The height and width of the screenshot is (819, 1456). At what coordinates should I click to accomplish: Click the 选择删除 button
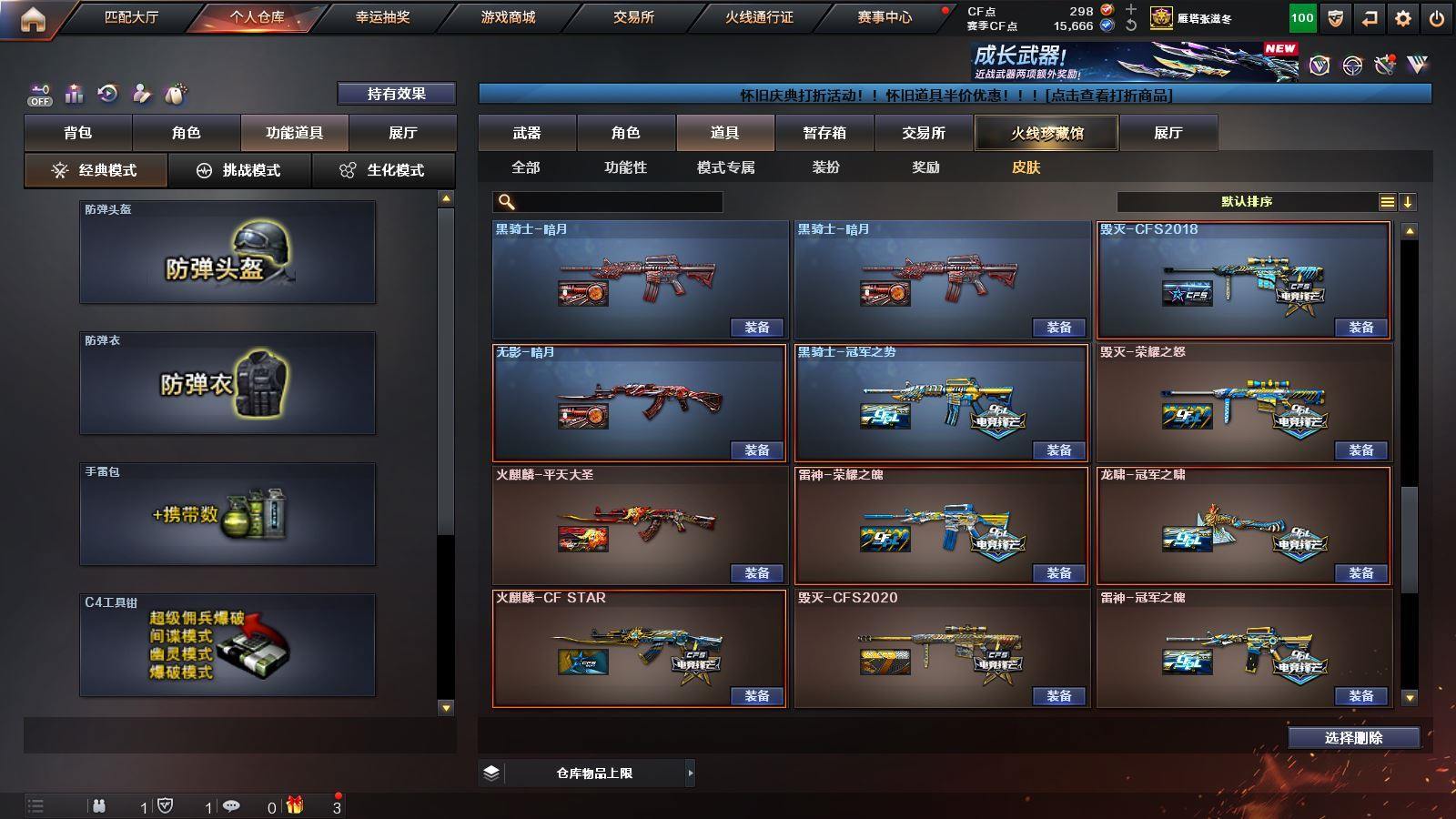tap(1353, 738)
